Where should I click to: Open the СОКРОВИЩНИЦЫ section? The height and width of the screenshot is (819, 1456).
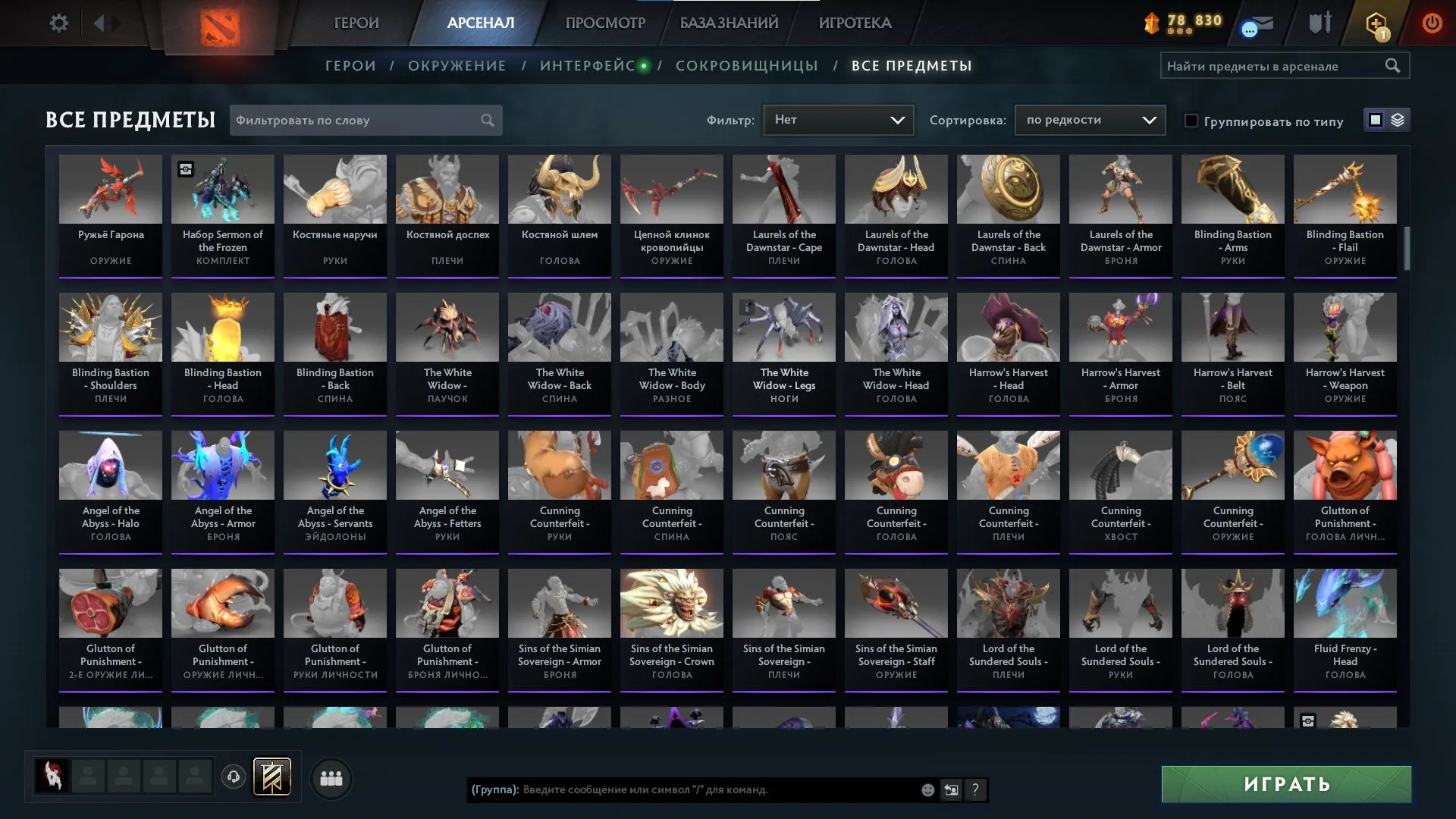coord(747,66)
